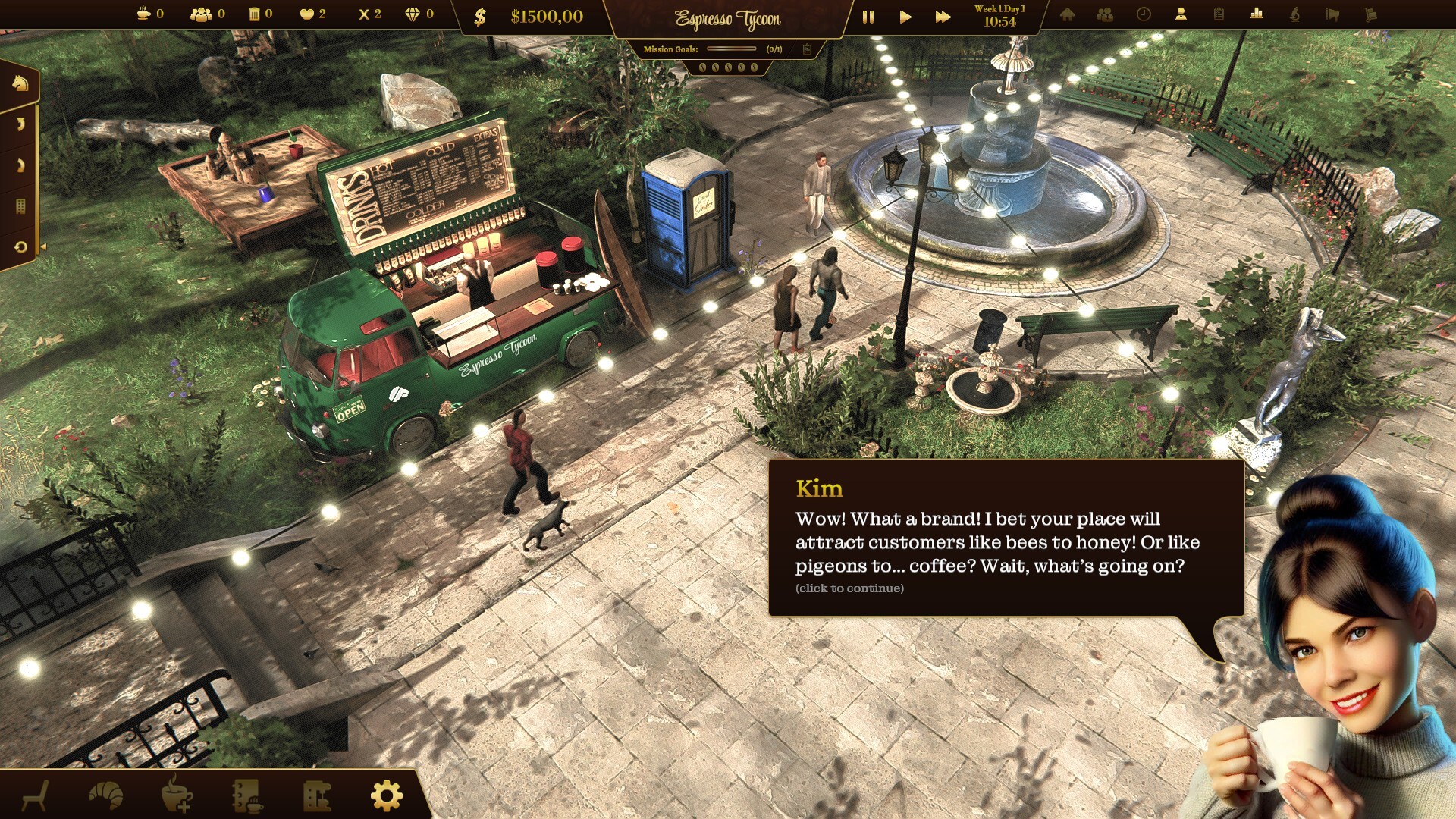
Task: Open the customers group panel in top bar
Action: pyautogui.click(x=1105, y=14)
